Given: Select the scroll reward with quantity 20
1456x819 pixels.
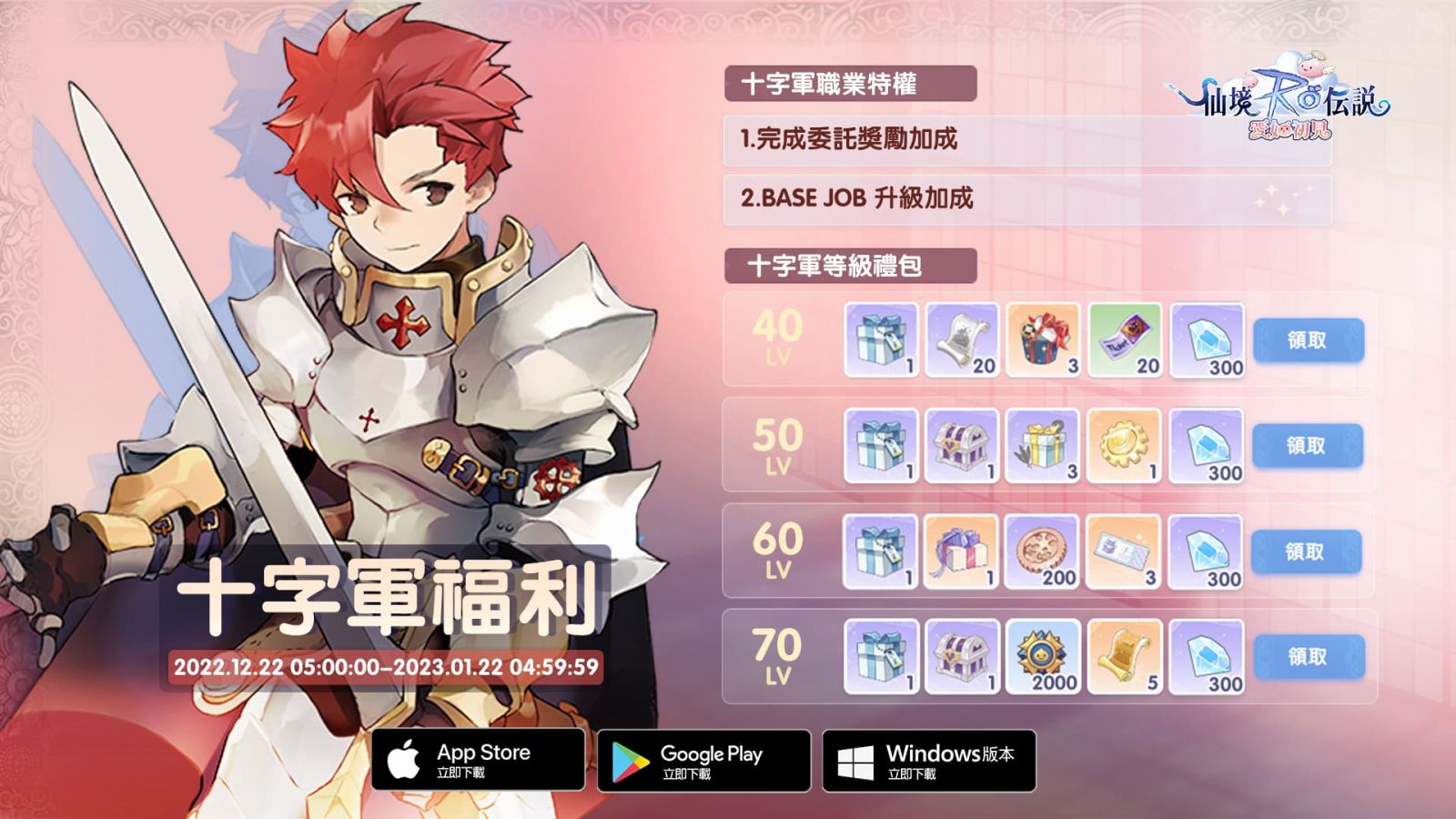Looking at the screenshot, I should click(x=962, y=340).
